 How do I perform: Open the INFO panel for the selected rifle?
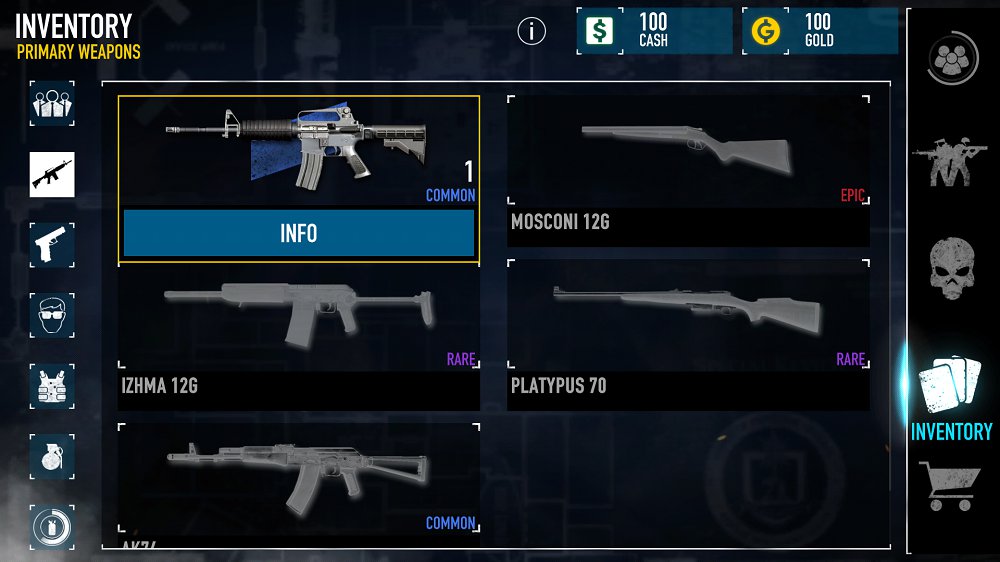pyautogui.click(x=298, y=233)
